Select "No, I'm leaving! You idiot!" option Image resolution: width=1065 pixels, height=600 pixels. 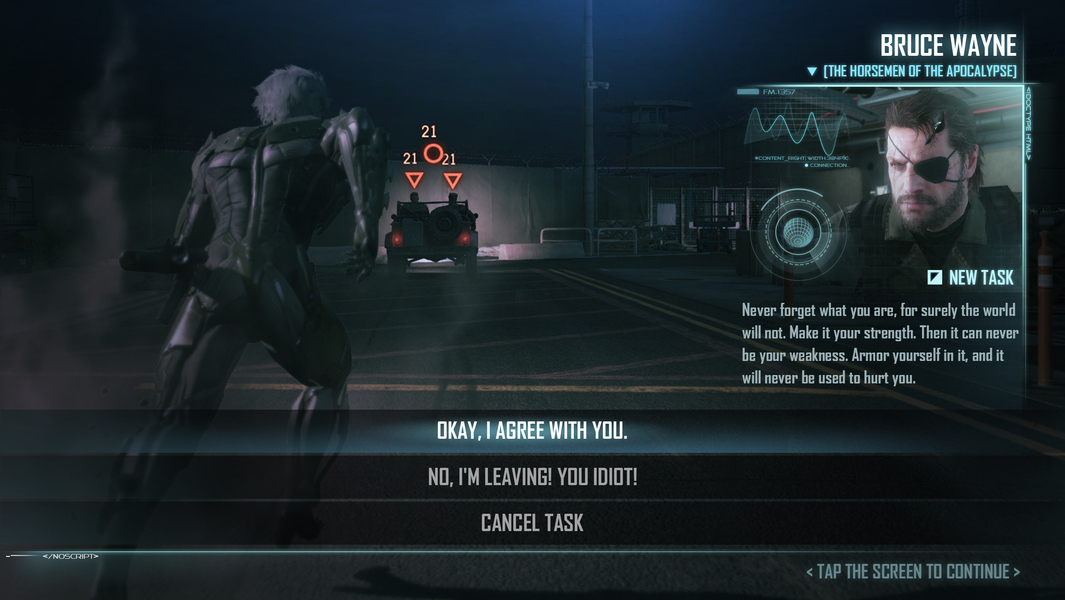pos(532,477)
